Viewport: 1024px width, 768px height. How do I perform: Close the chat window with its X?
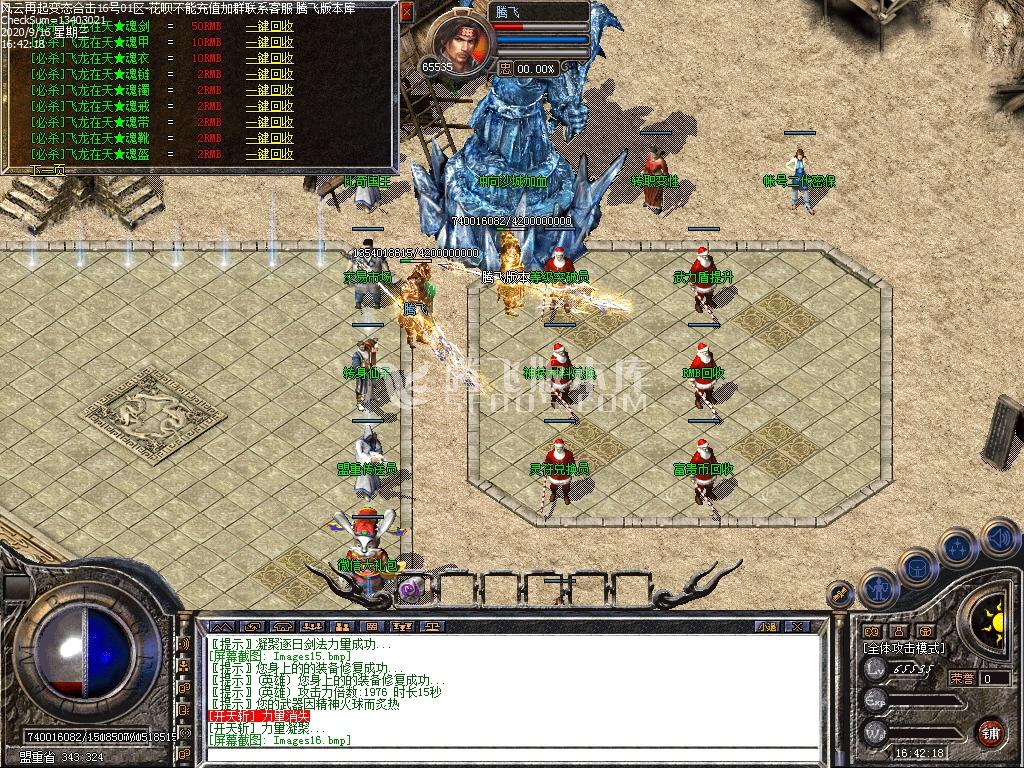tap(797, 627)
